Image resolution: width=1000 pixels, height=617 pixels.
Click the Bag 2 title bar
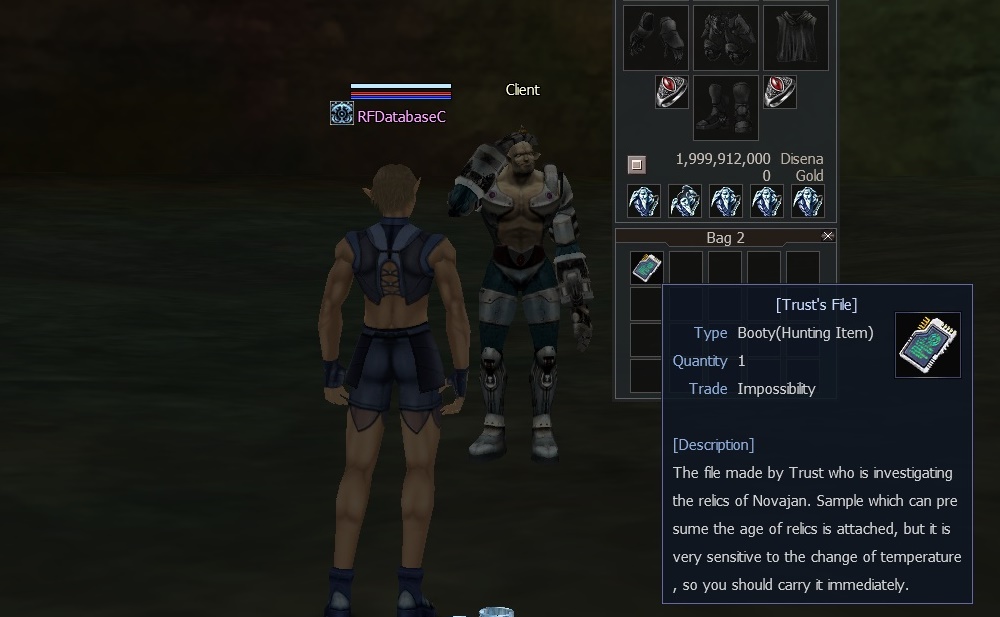725,238
